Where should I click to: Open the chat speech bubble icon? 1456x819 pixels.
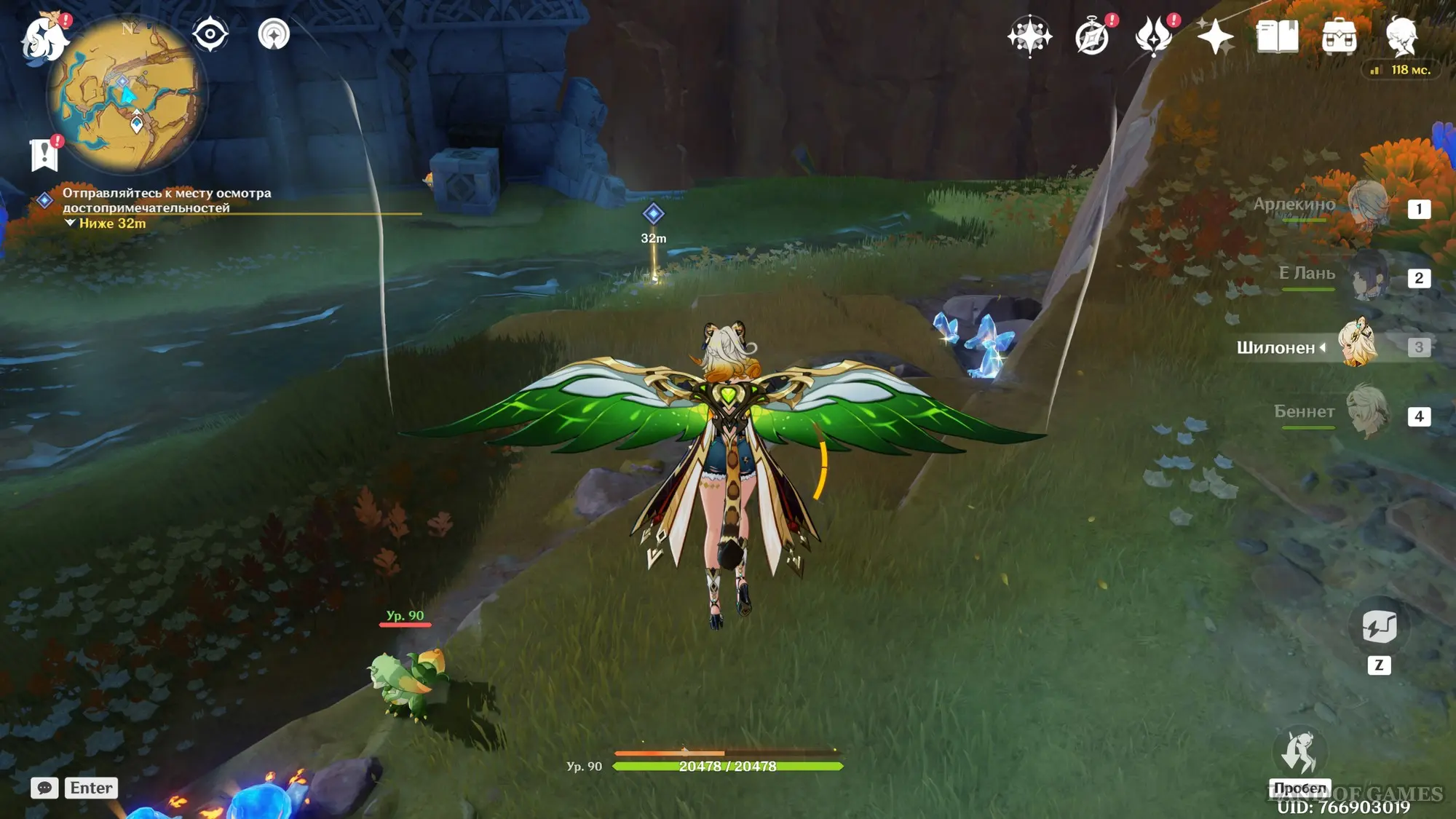coord(44,788)
